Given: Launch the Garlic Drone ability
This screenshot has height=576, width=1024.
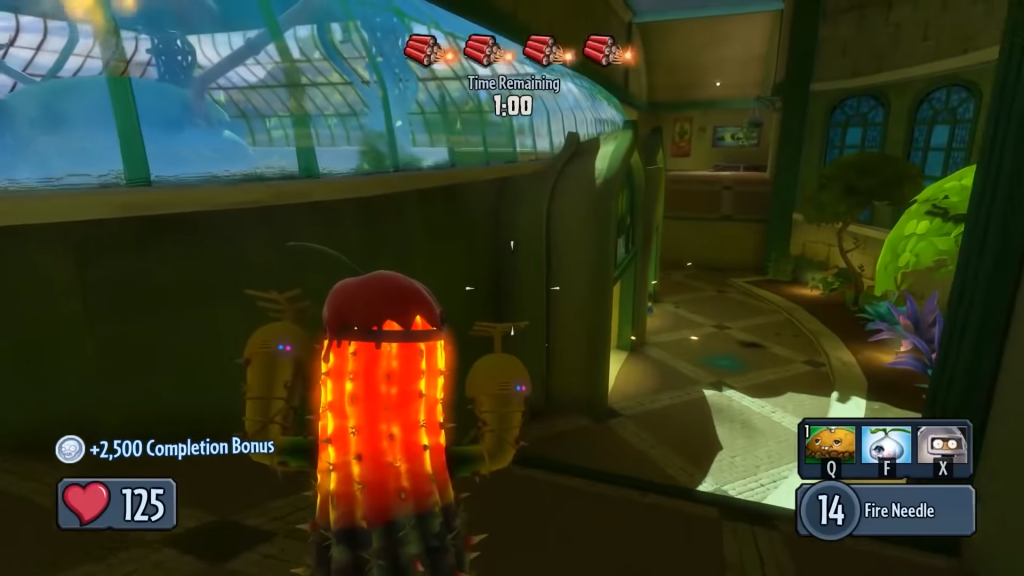Looking at the screenshot, I should point(886,445).
